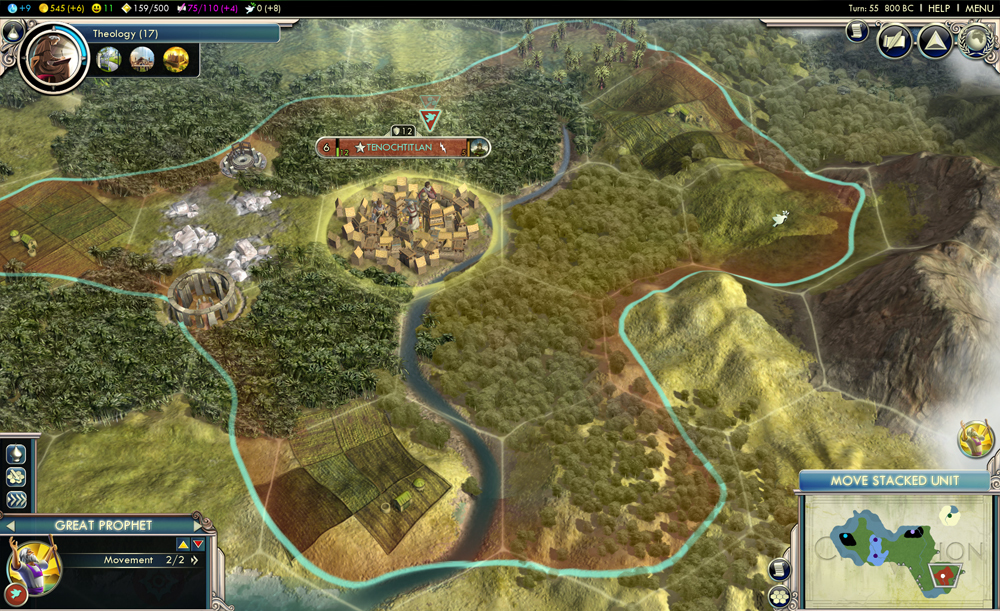
Task: Click the triple-chevron unit action button
Action: point(16,499)
